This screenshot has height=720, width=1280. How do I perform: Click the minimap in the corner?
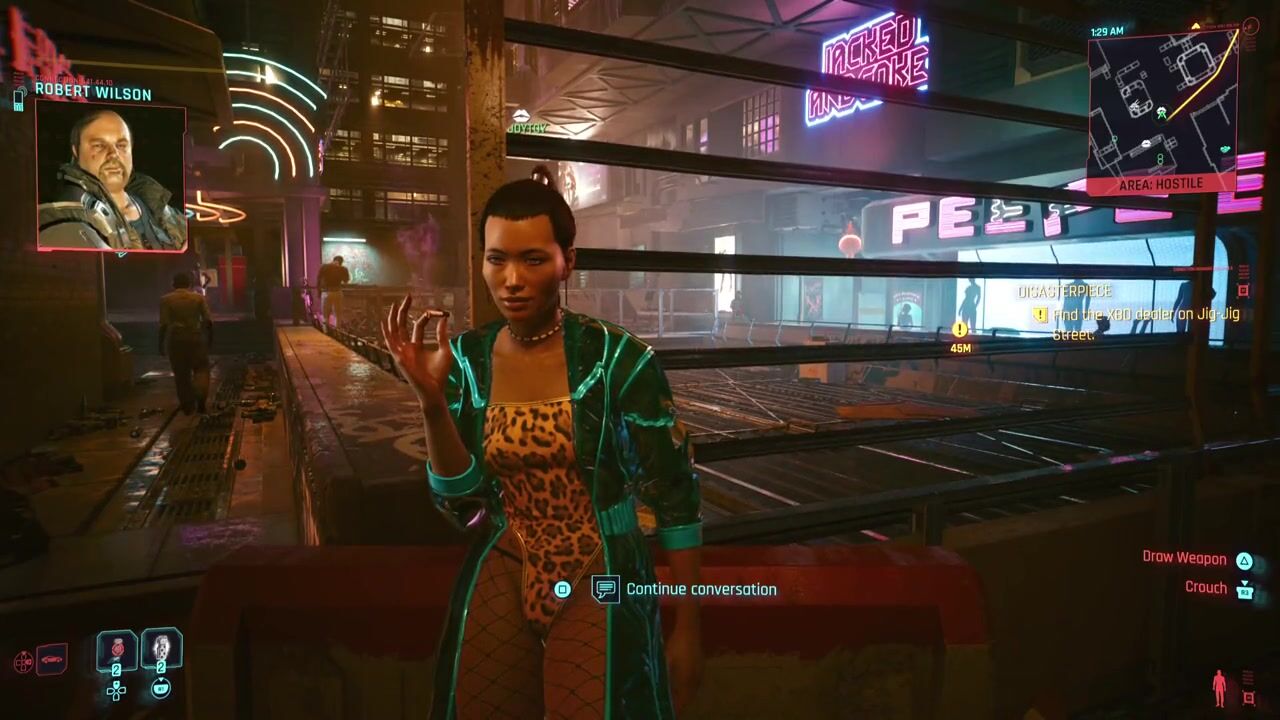[1163, 104]
